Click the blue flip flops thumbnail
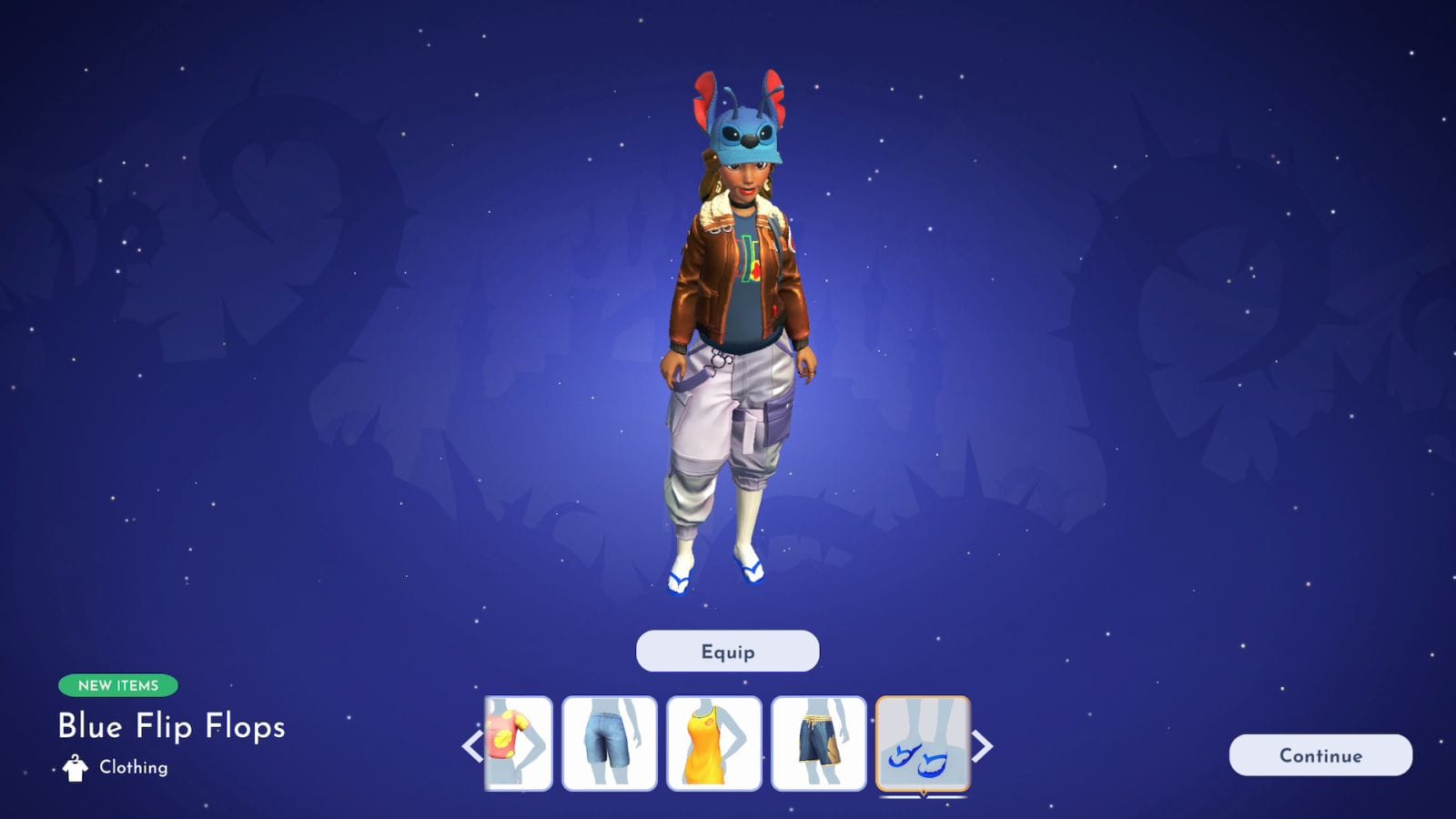This screenshot has width=1456, height=819. point(923,743)
